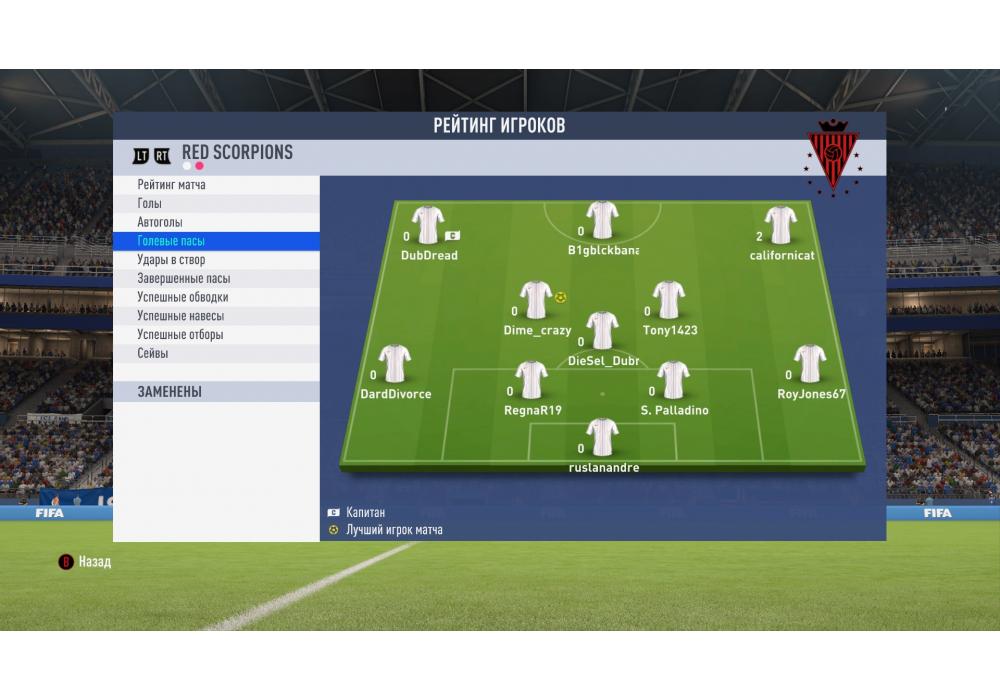This screenshot has height=700, width=1000.
Task: Open the Сейвы stat entry
Action: [x=153, y=354]
